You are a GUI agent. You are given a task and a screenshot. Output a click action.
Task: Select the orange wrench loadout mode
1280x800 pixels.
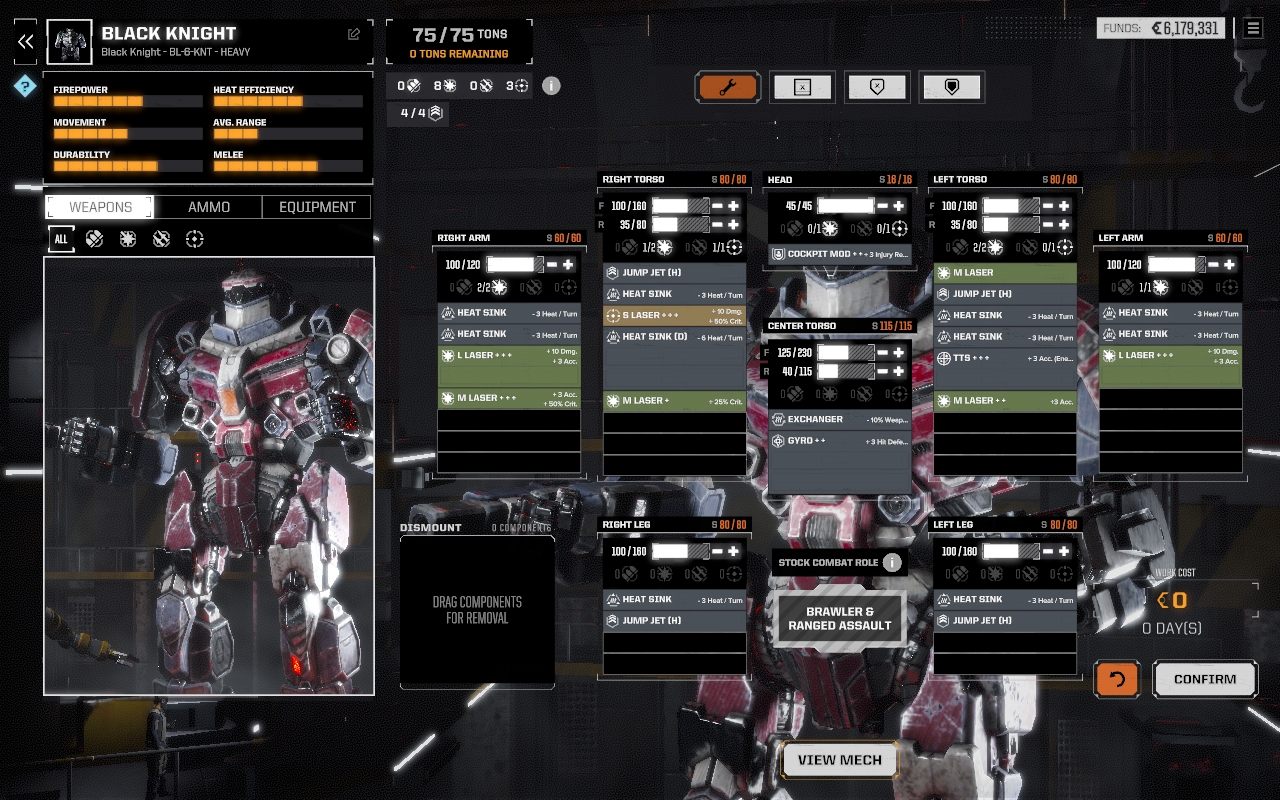727,87
